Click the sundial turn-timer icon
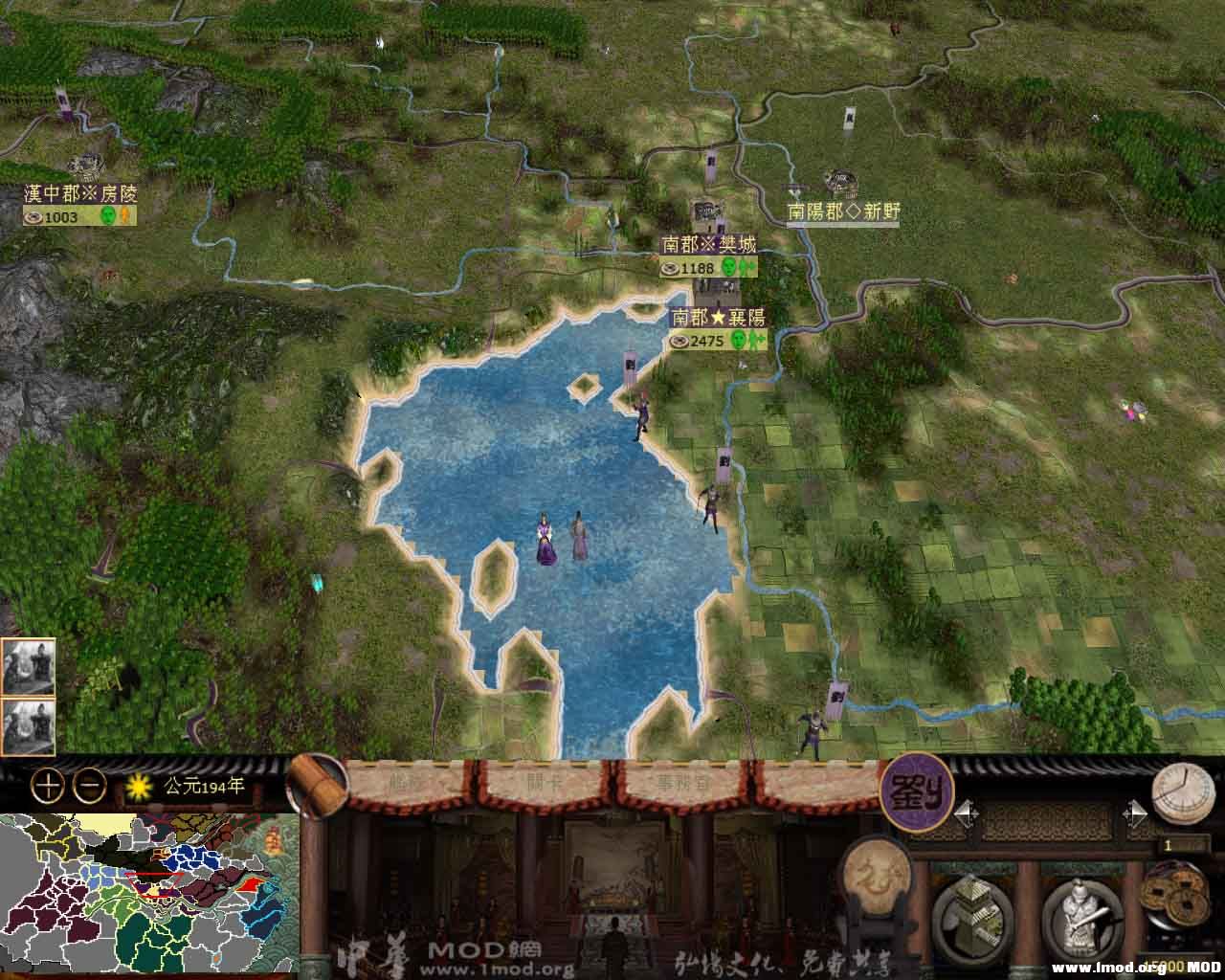1225x980 pixels. pos(1185,792)
